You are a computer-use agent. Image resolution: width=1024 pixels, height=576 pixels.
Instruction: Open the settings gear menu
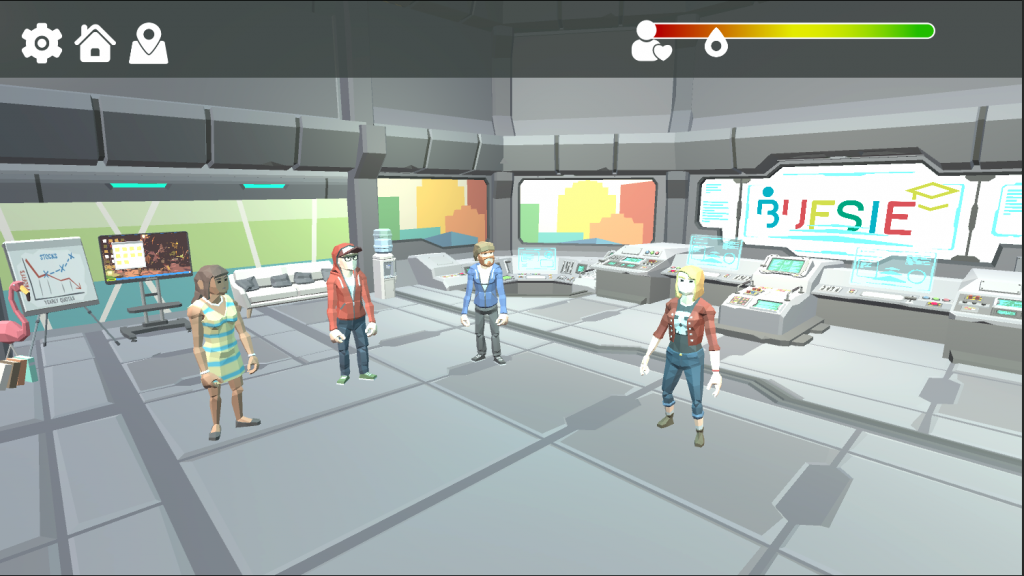pos(42,44)
